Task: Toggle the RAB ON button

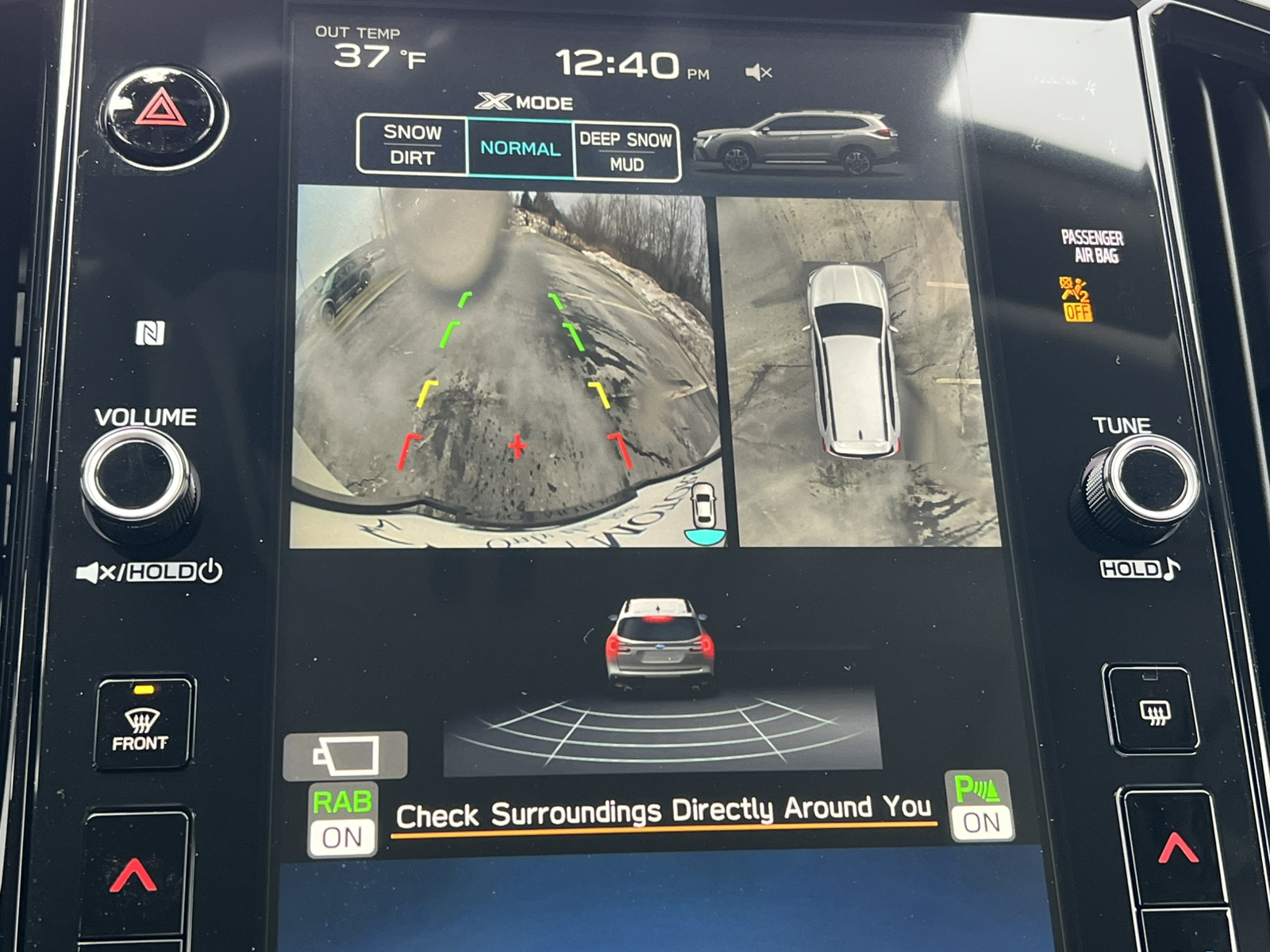Action: coord(342,821)
